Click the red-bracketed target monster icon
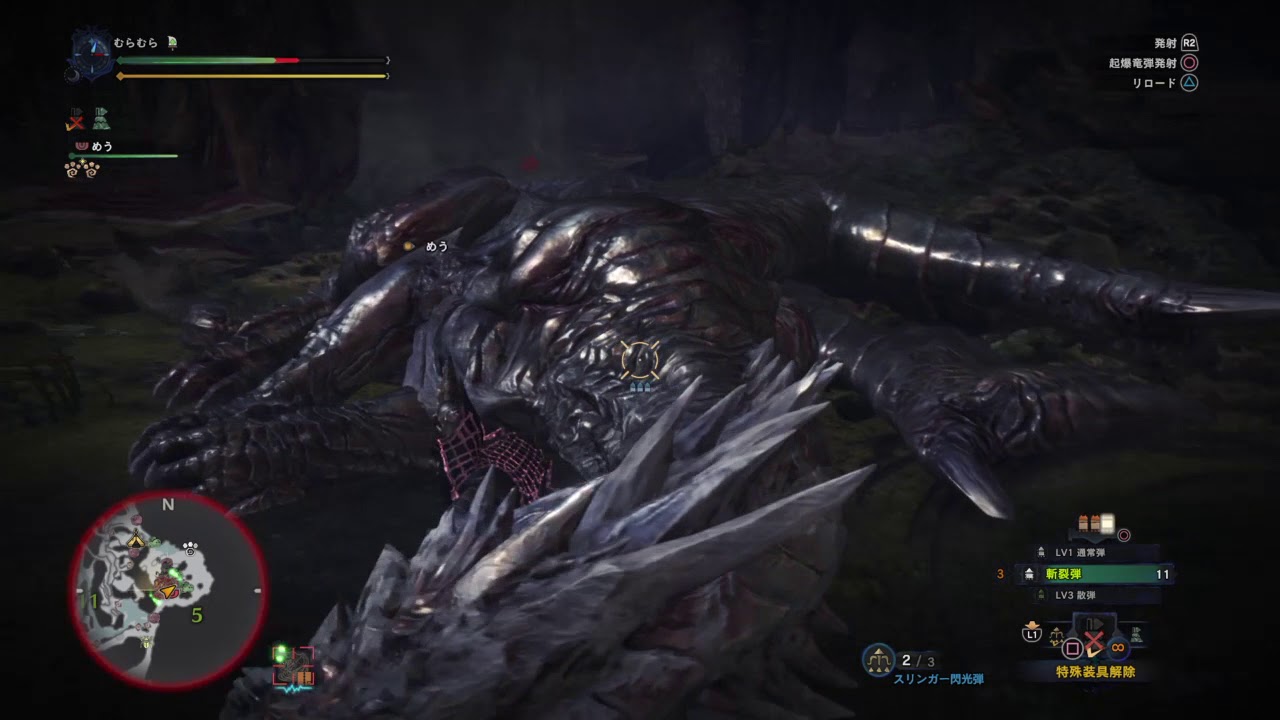This screenshot has width=1280, height=720. click(293, 667)
